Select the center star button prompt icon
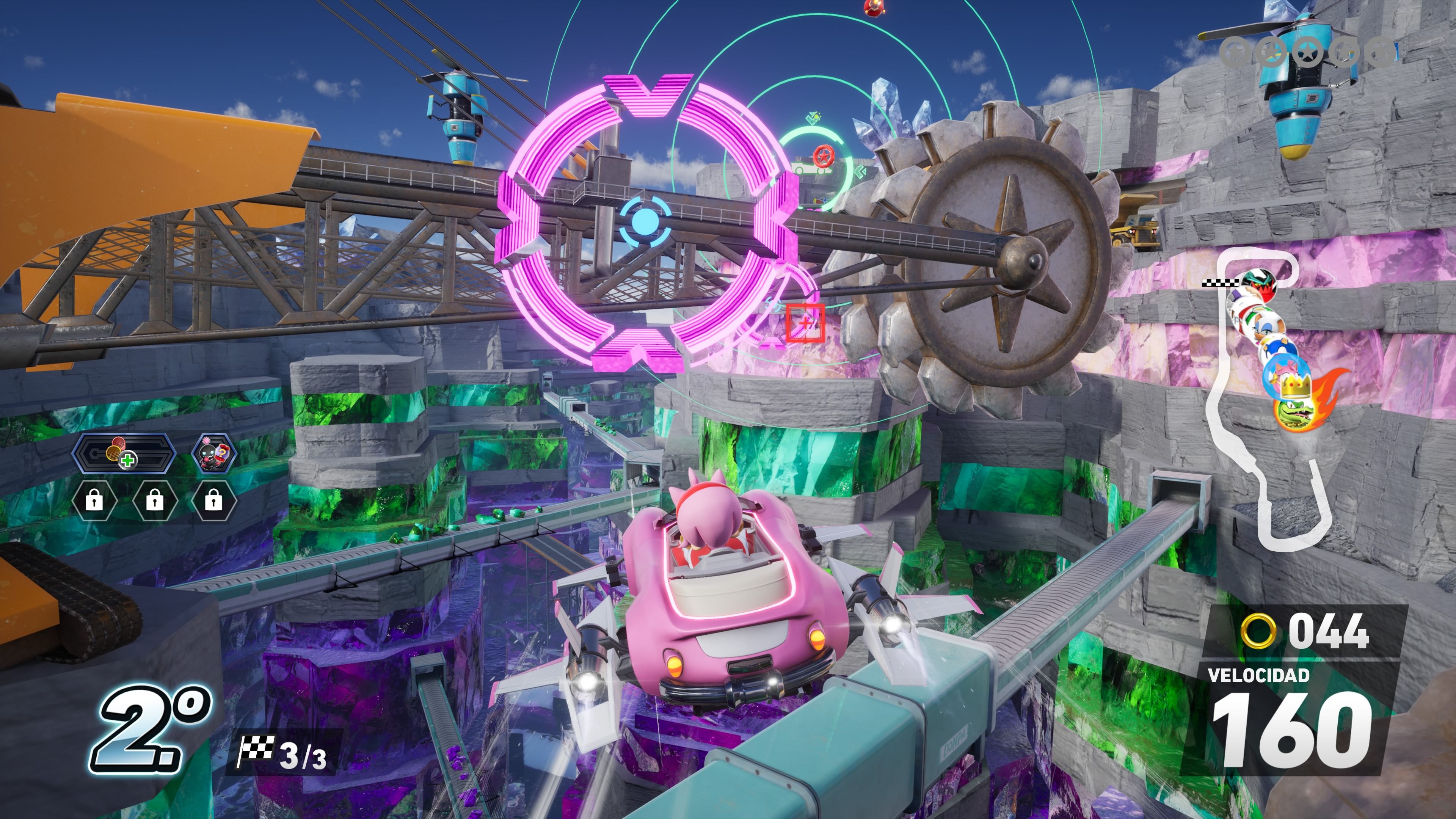Screen dimensions: 1456x819 coord(1307,53)
